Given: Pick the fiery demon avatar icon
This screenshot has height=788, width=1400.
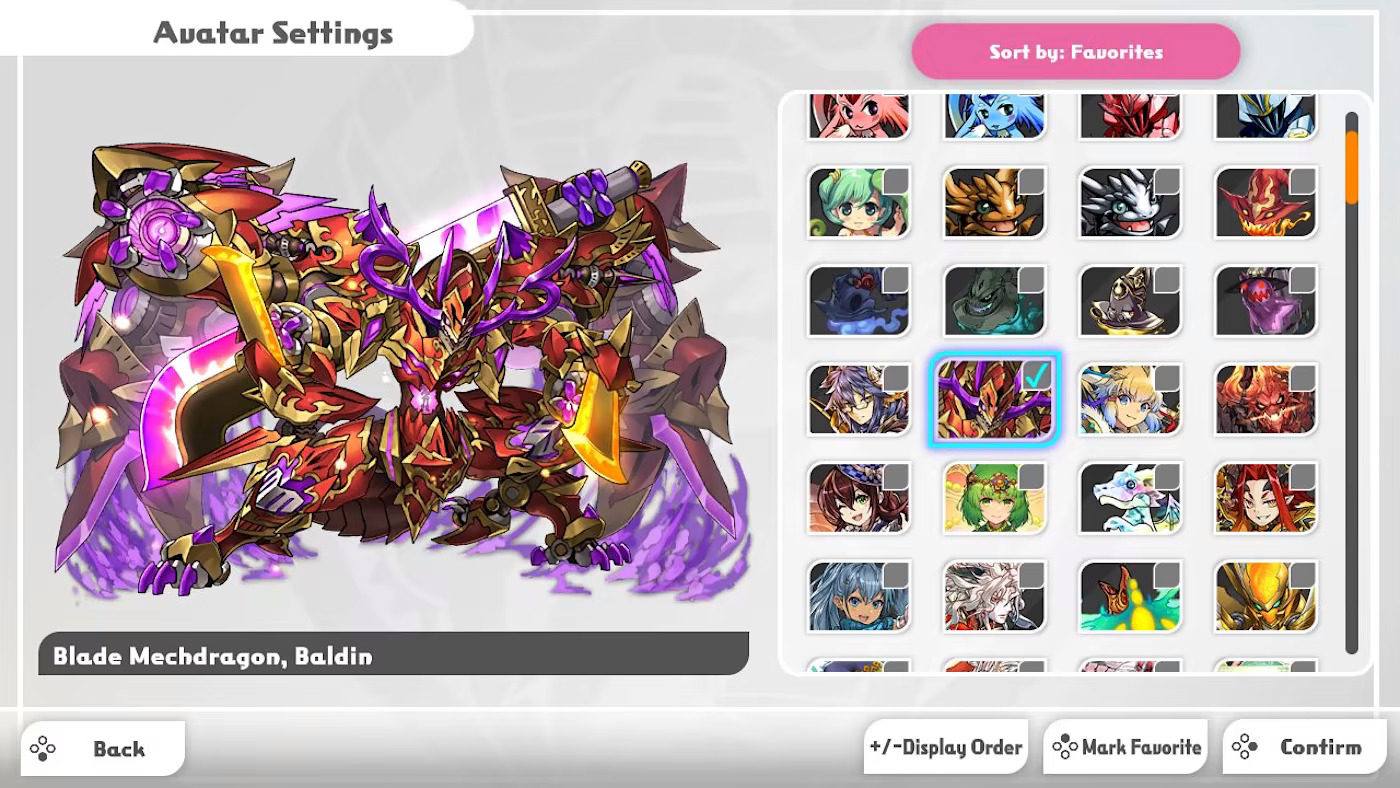Looking at the screenshot, I should coord(1265,203).
